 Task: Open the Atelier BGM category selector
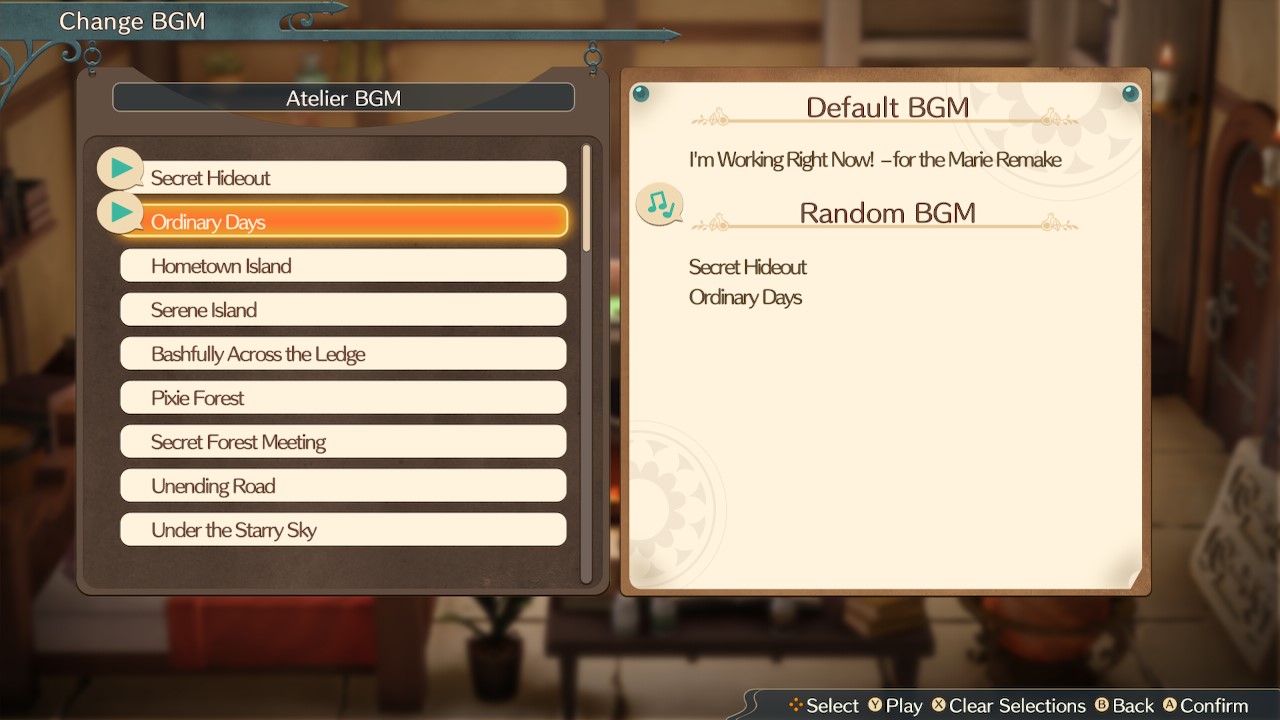[x=343, y=97]
